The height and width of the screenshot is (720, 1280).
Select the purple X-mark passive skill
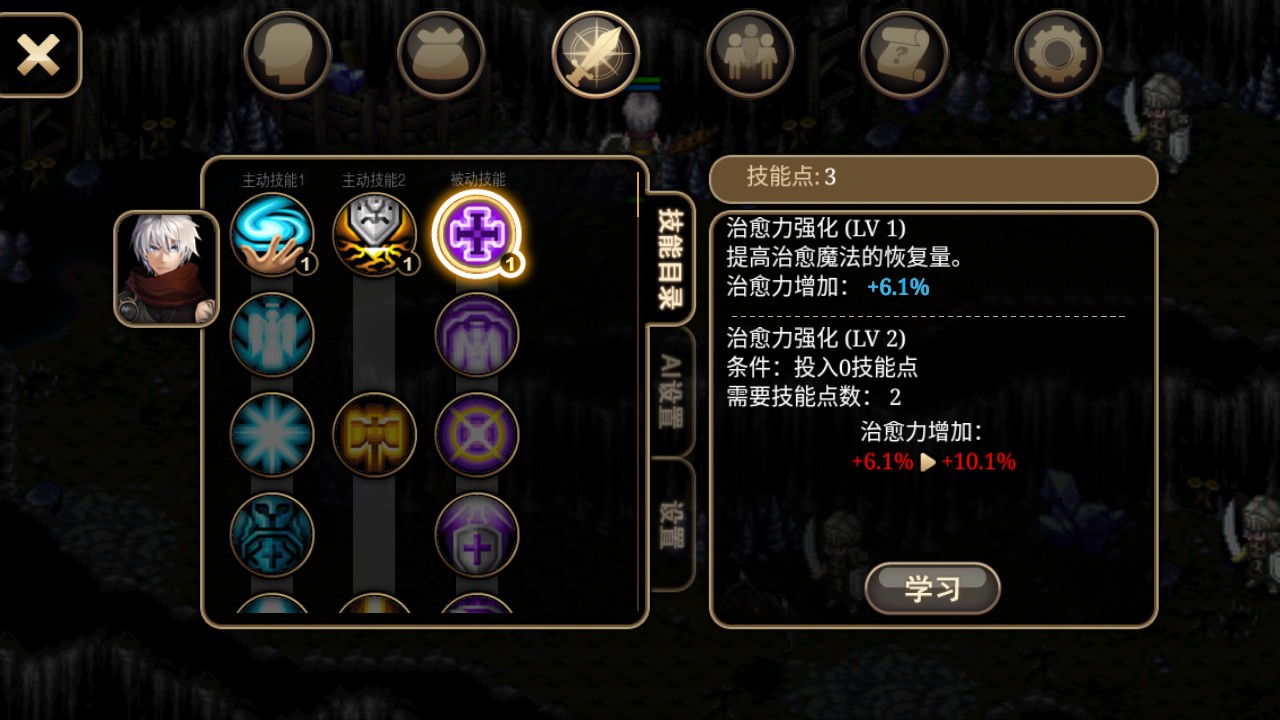click(x=478, y=435)
